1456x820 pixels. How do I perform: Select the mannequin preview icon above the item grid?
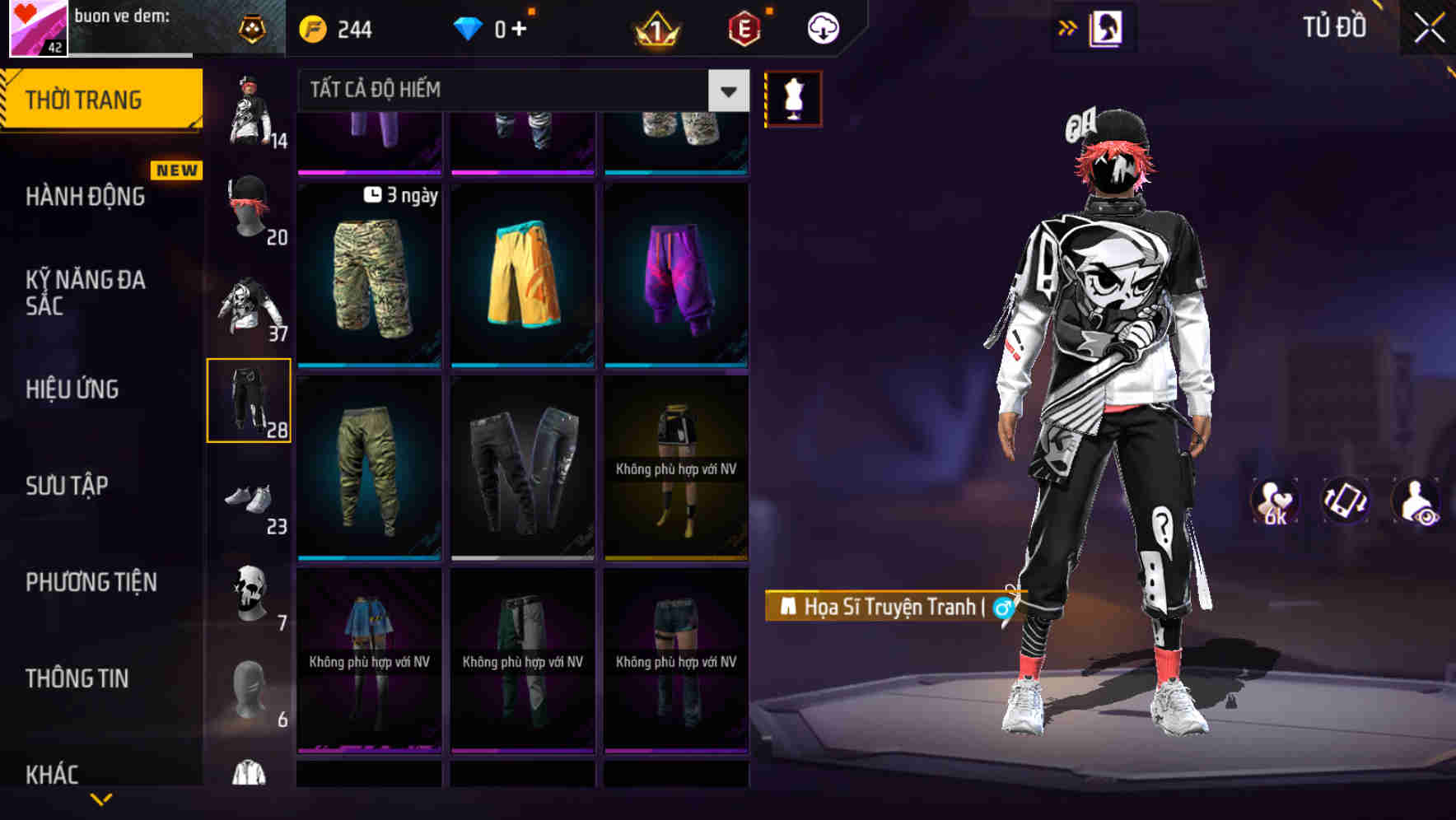pyautogui.click(x=792, y=98)
